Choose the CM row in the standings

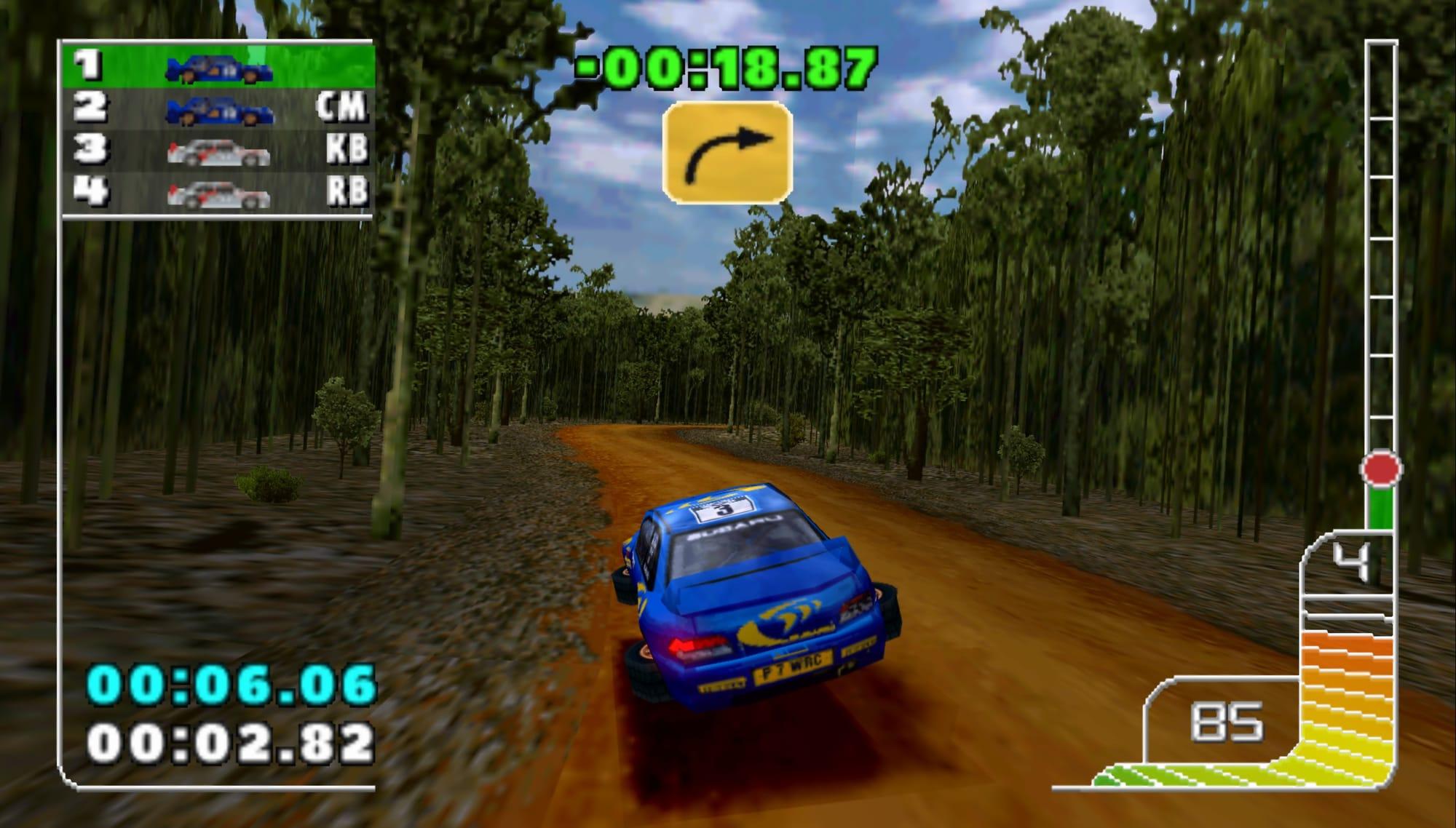click(x=218, y=109)
